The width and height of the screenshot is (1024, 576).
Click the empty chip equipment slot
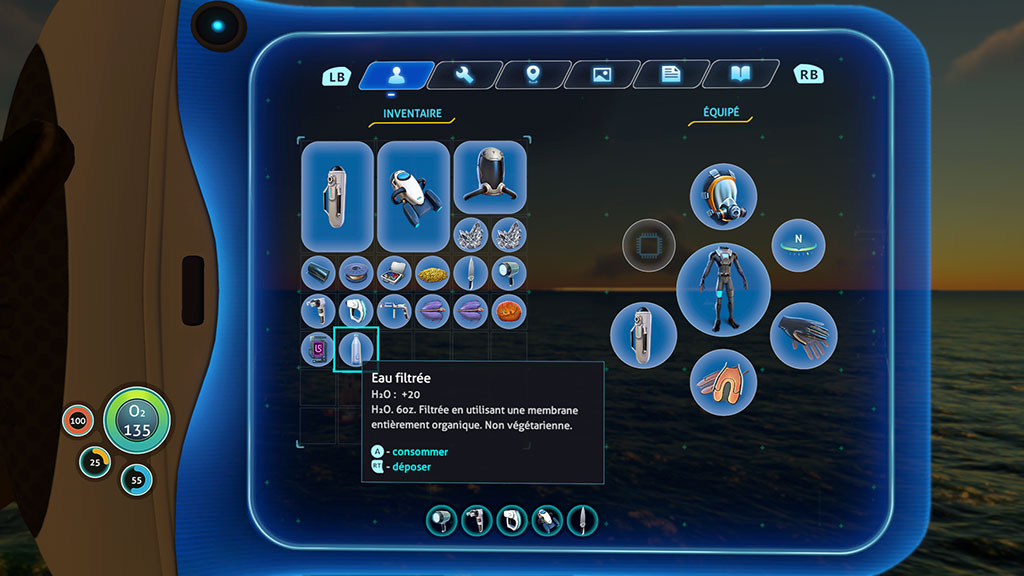(649, 245)
